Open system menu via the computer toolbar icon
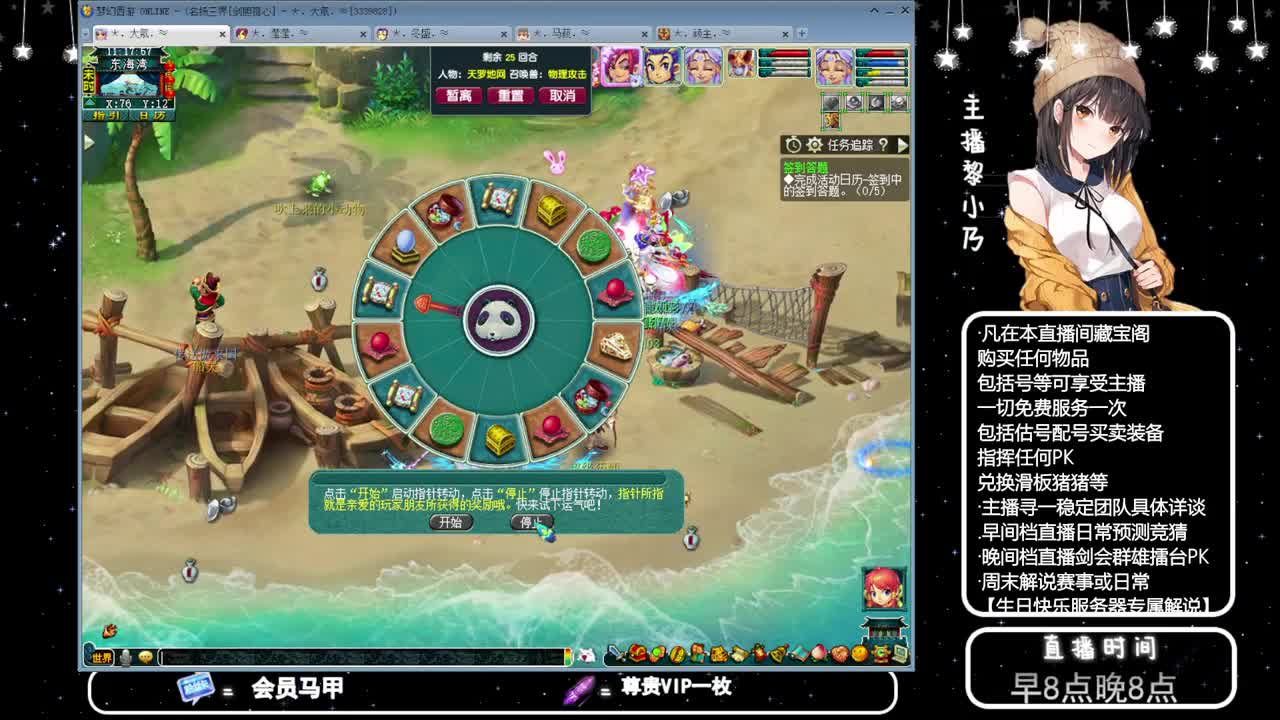This screenshot has width=1280, height=720. pyautogui.click(x=898, y=655)
